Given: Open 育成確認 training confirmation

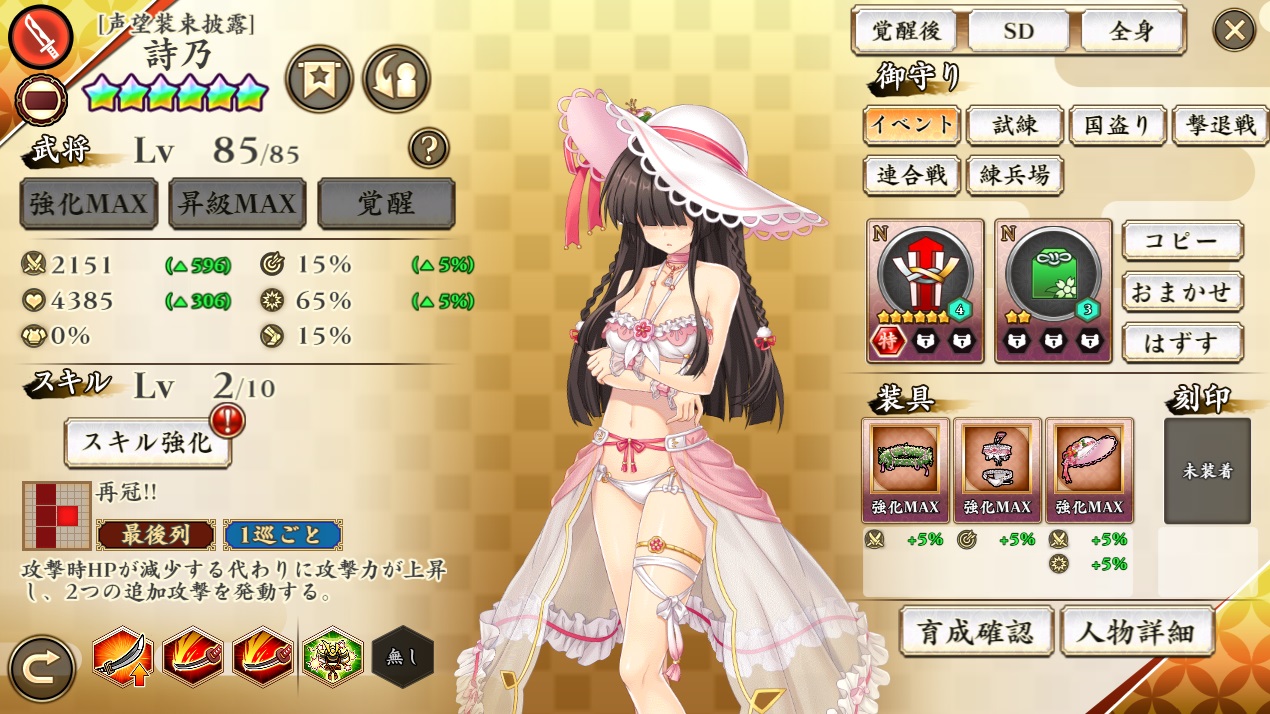Looking at the screenshot, I should click(977, 631).
